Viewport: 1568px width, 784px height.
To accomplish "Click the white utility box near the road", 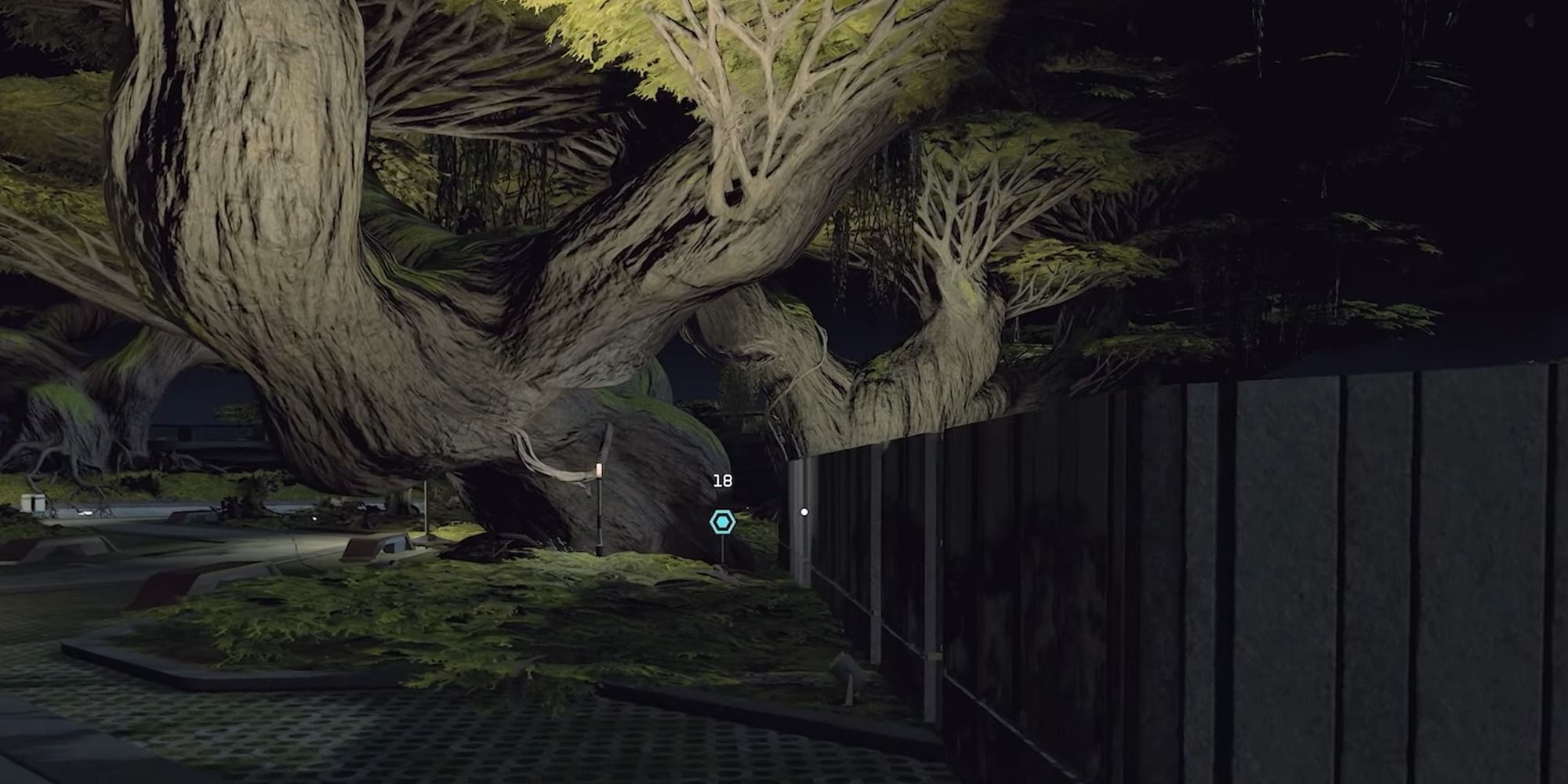I will point(31,504).
